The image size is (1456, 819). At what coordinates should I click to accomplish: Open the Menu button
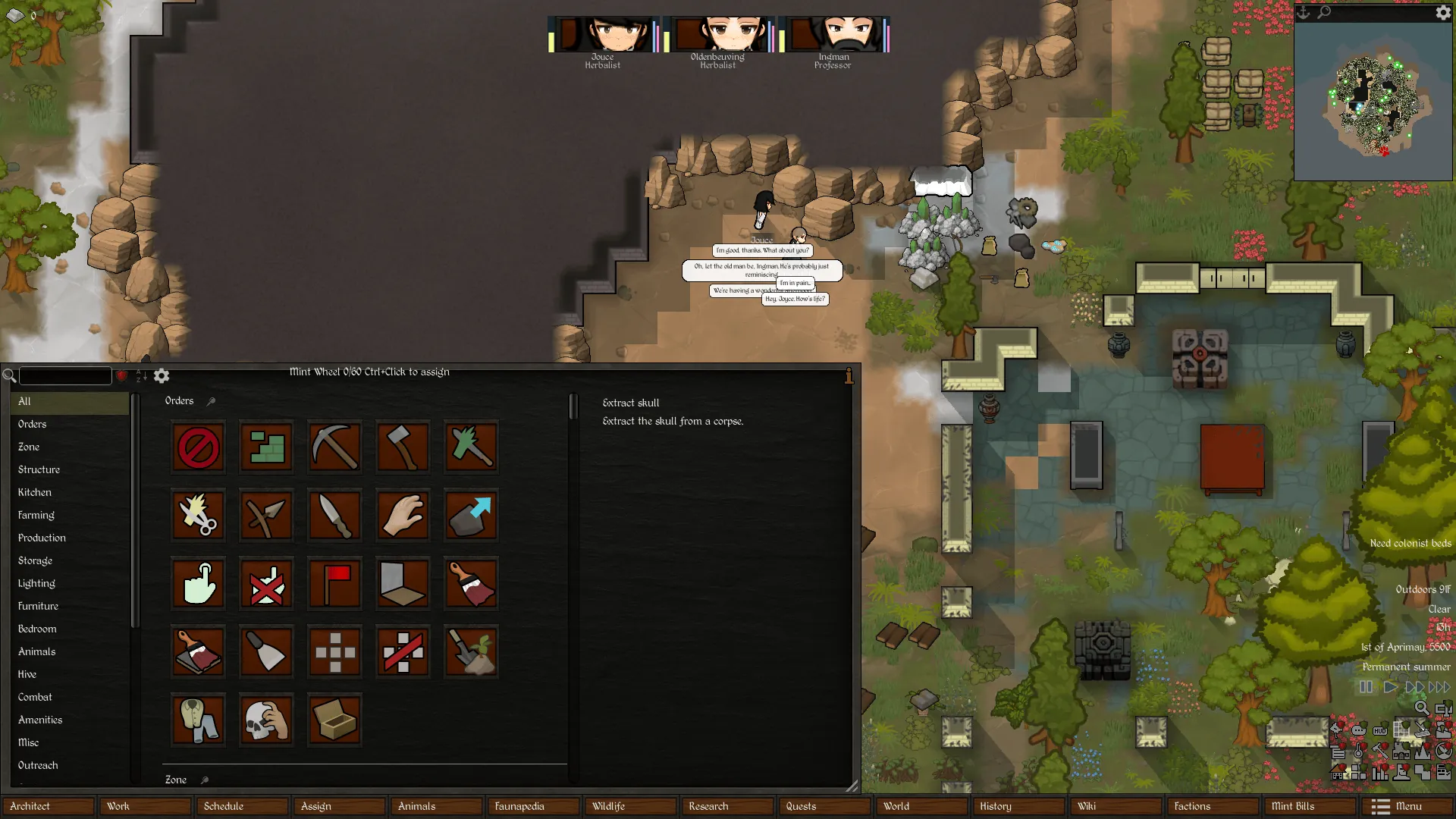[1407, 806]
